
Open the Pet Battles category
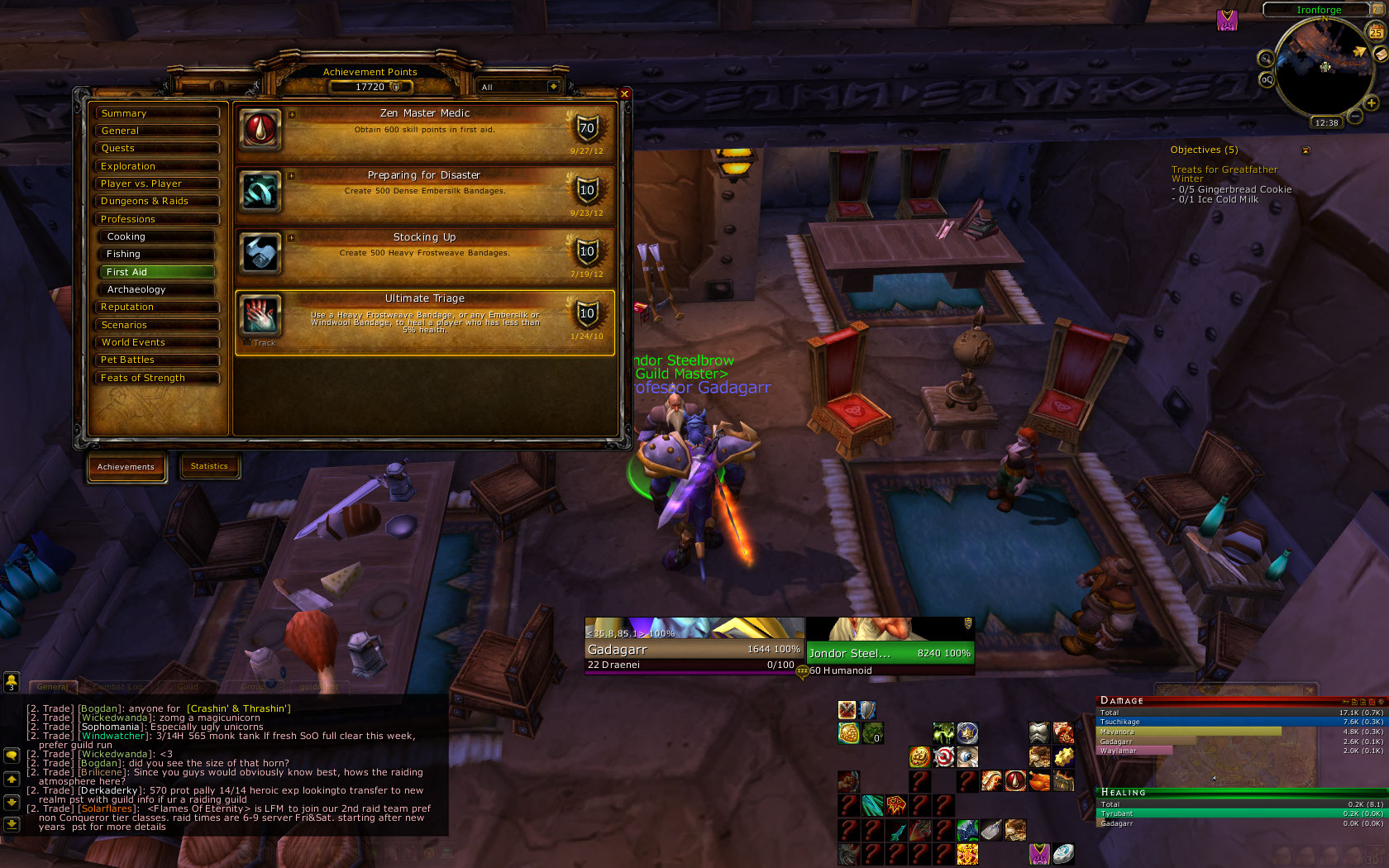pos(157,360)
